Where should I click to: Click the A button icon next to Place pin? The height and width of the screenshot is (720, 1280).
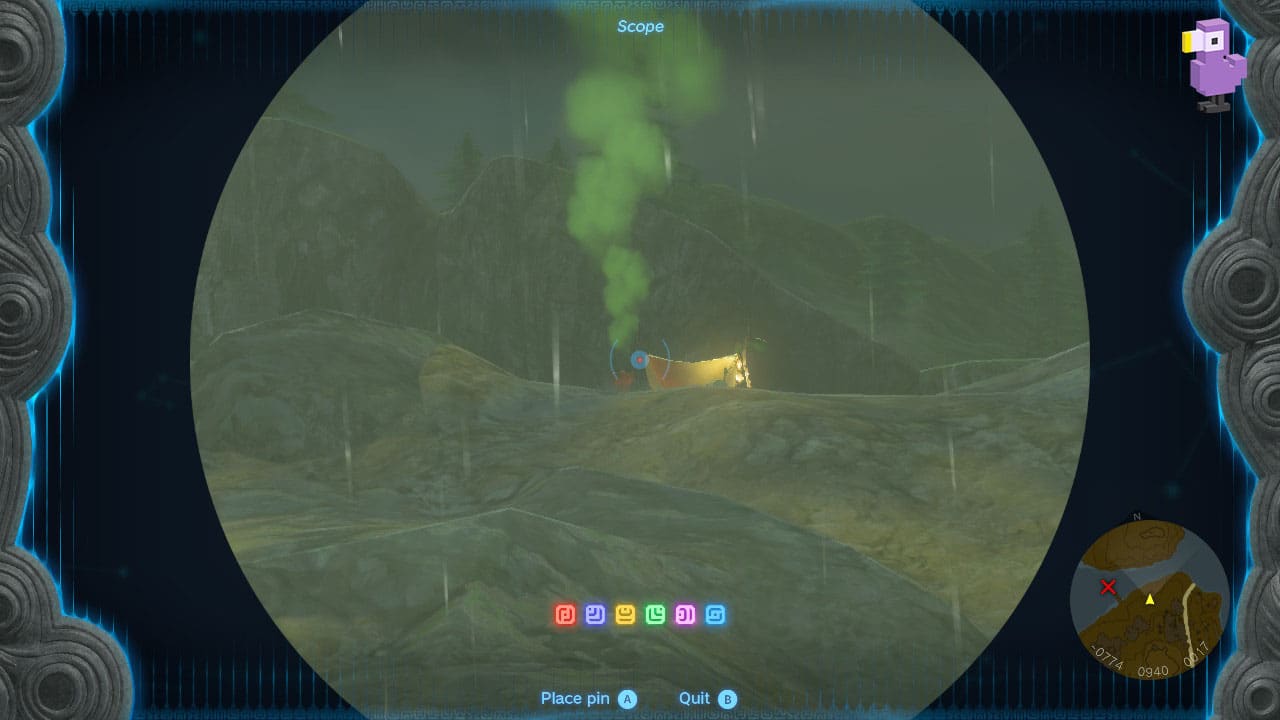tap(625, 698)
